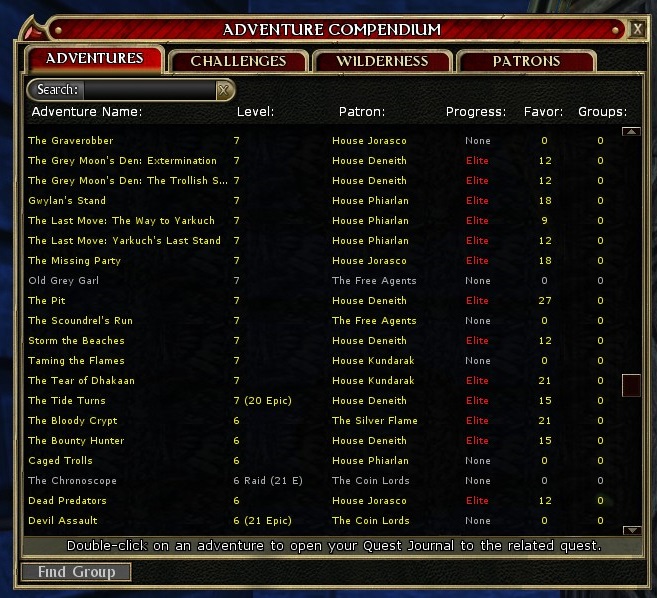The width and height of the screenshot is (657, 598).
Task: Pick The Tear of Dhakaan quest
Action: (x=81, y=381)
